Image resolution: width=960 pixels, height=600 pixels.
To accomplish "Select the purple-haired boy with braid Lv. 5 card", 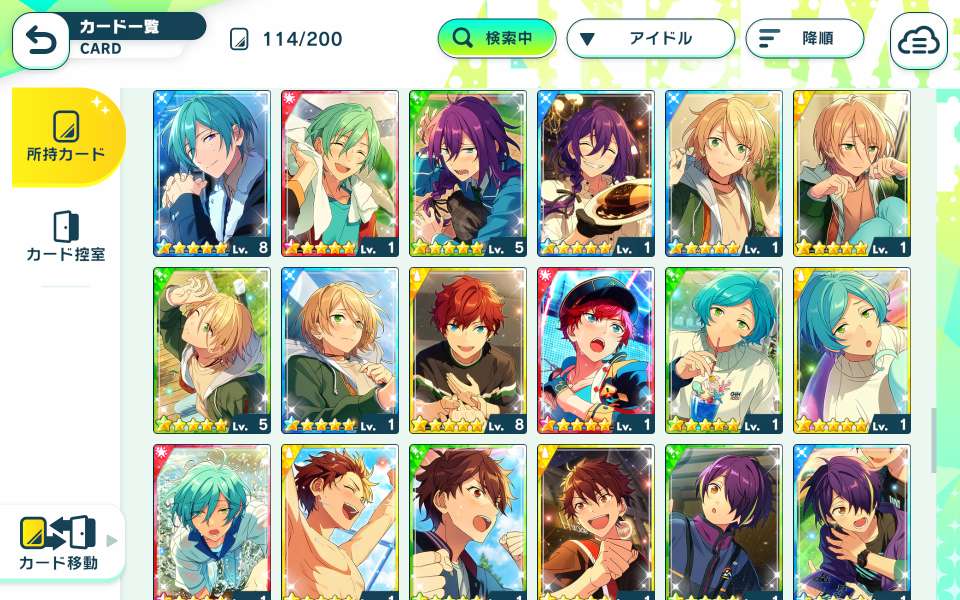I will point(468,173).
